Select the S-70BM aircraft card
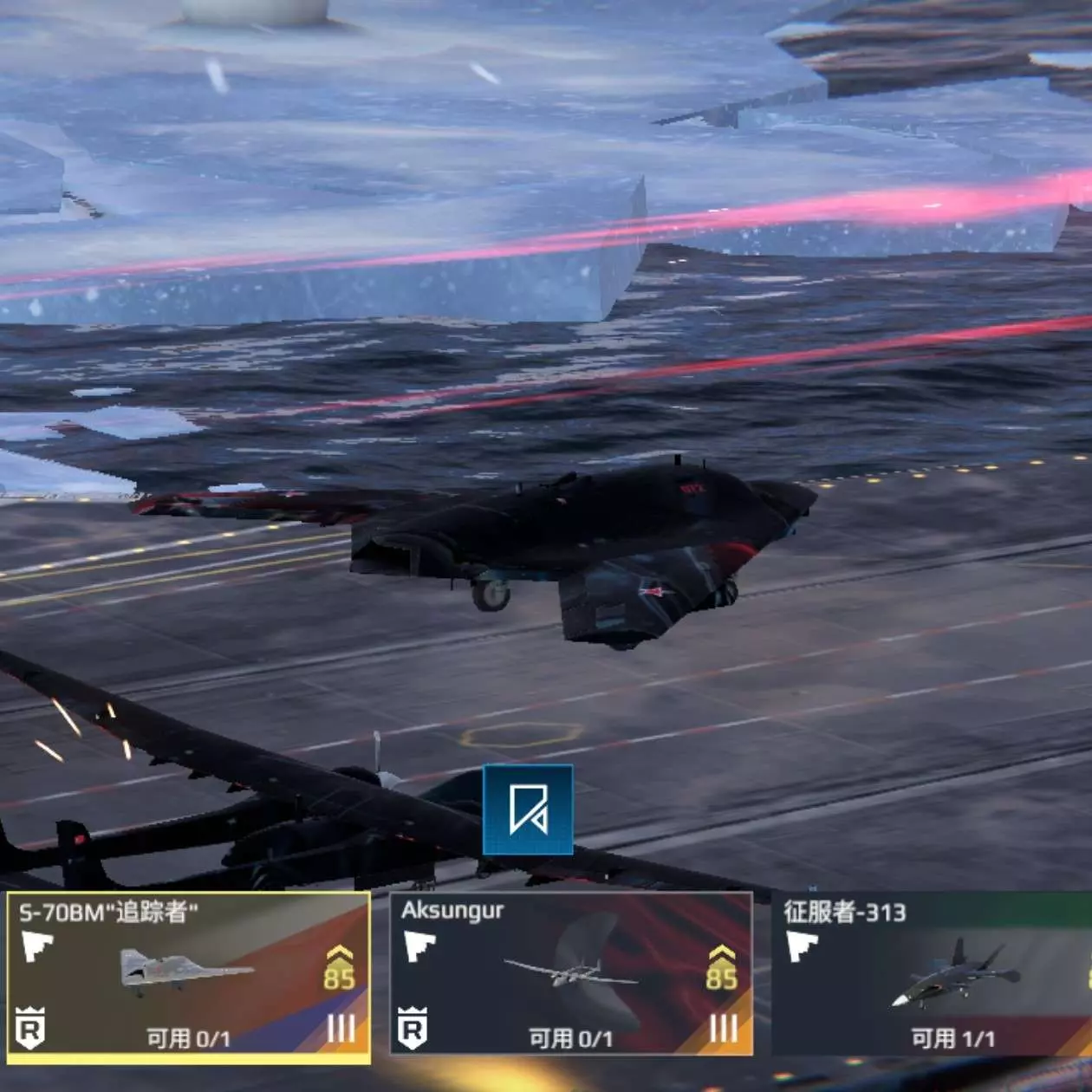Image resolution: width=1092 pixels, height=1092 pixels. [x=188, y=976]
